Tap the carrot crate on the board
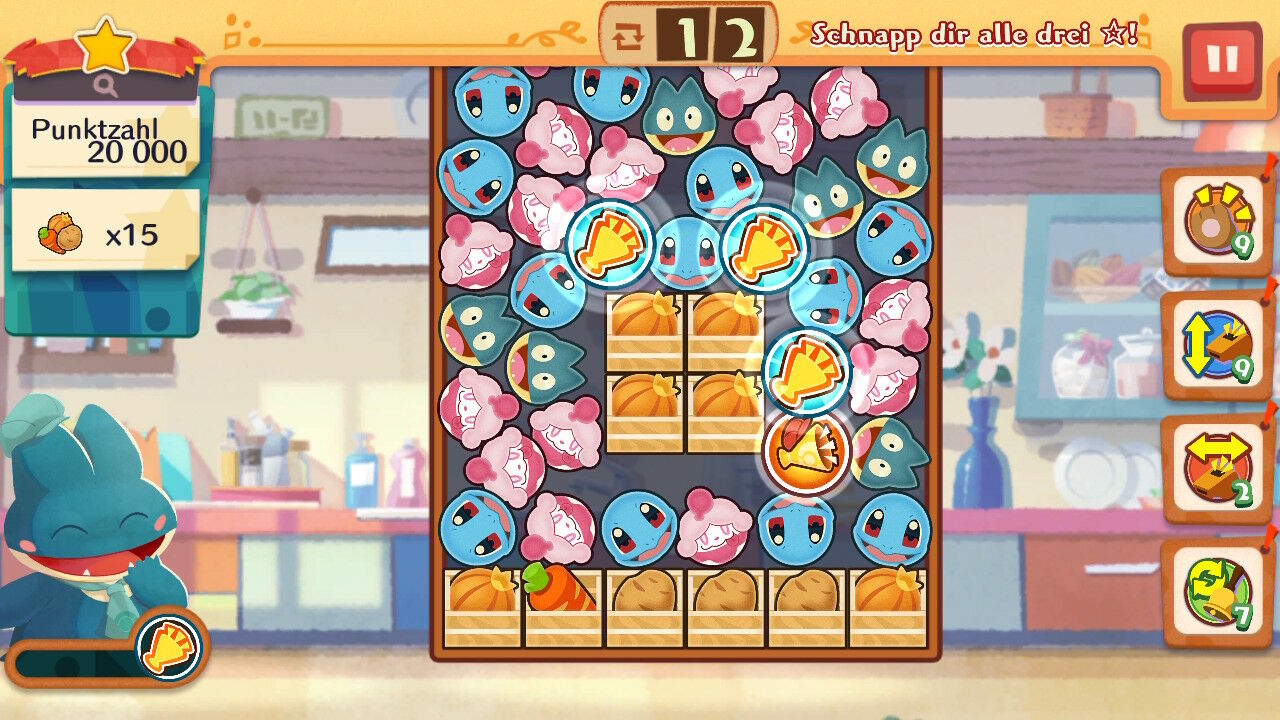 pyautogui.click(x=563, y=608)
